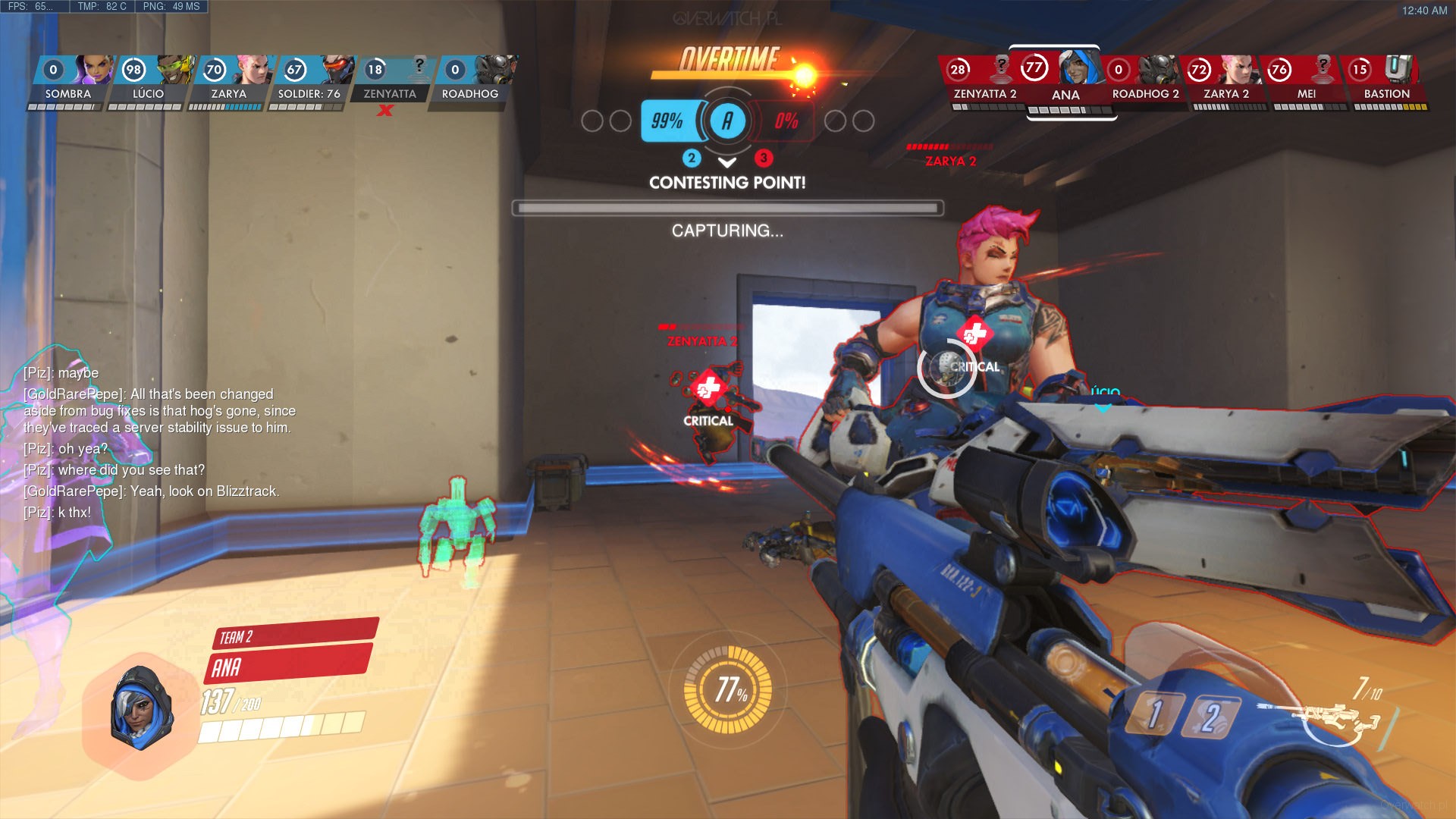
Task: Select the Zarya 2 roster portrait
Action: click(1225, 80)
